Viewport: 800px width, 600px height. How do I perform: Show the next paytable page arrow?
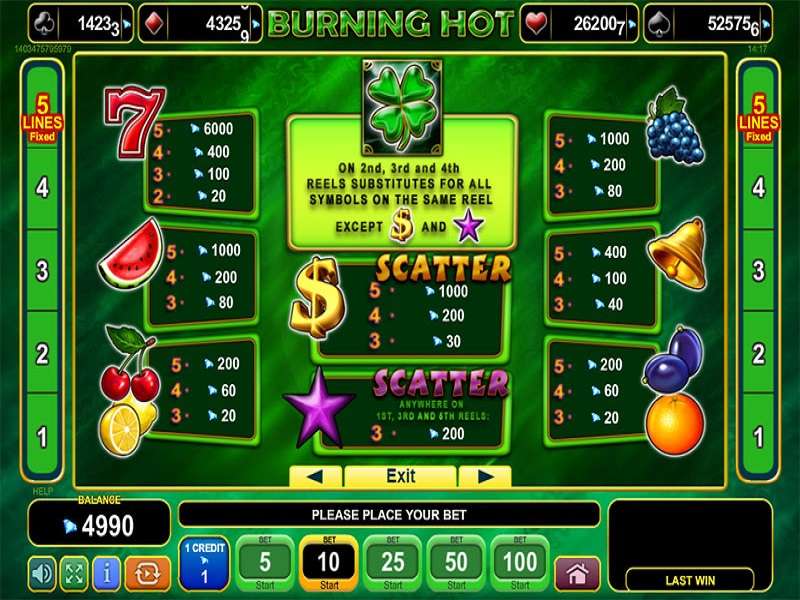484,476
